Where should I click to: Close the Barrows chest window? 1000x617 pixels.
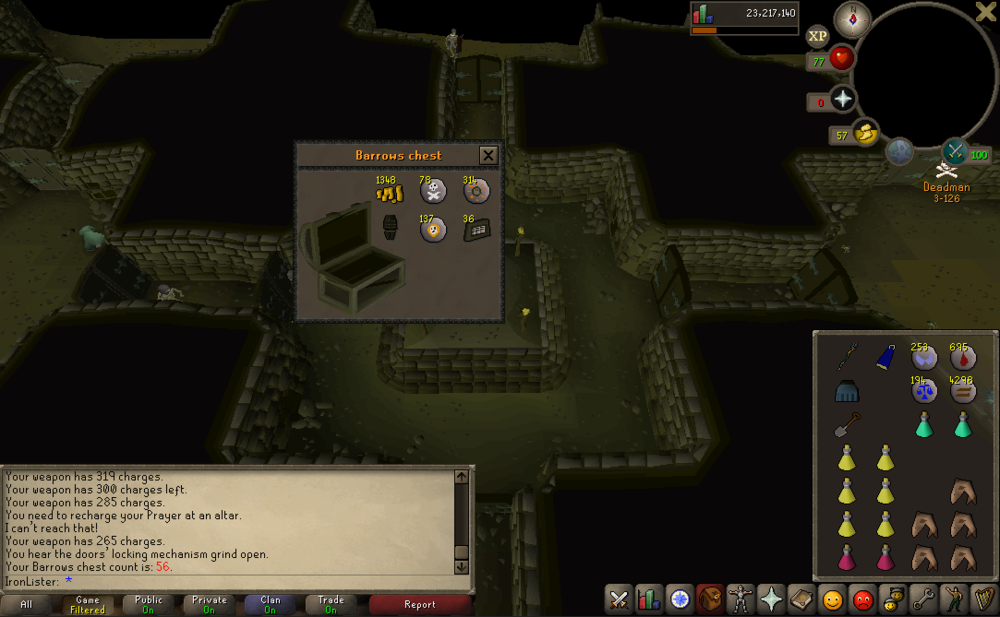coord(488,155)
